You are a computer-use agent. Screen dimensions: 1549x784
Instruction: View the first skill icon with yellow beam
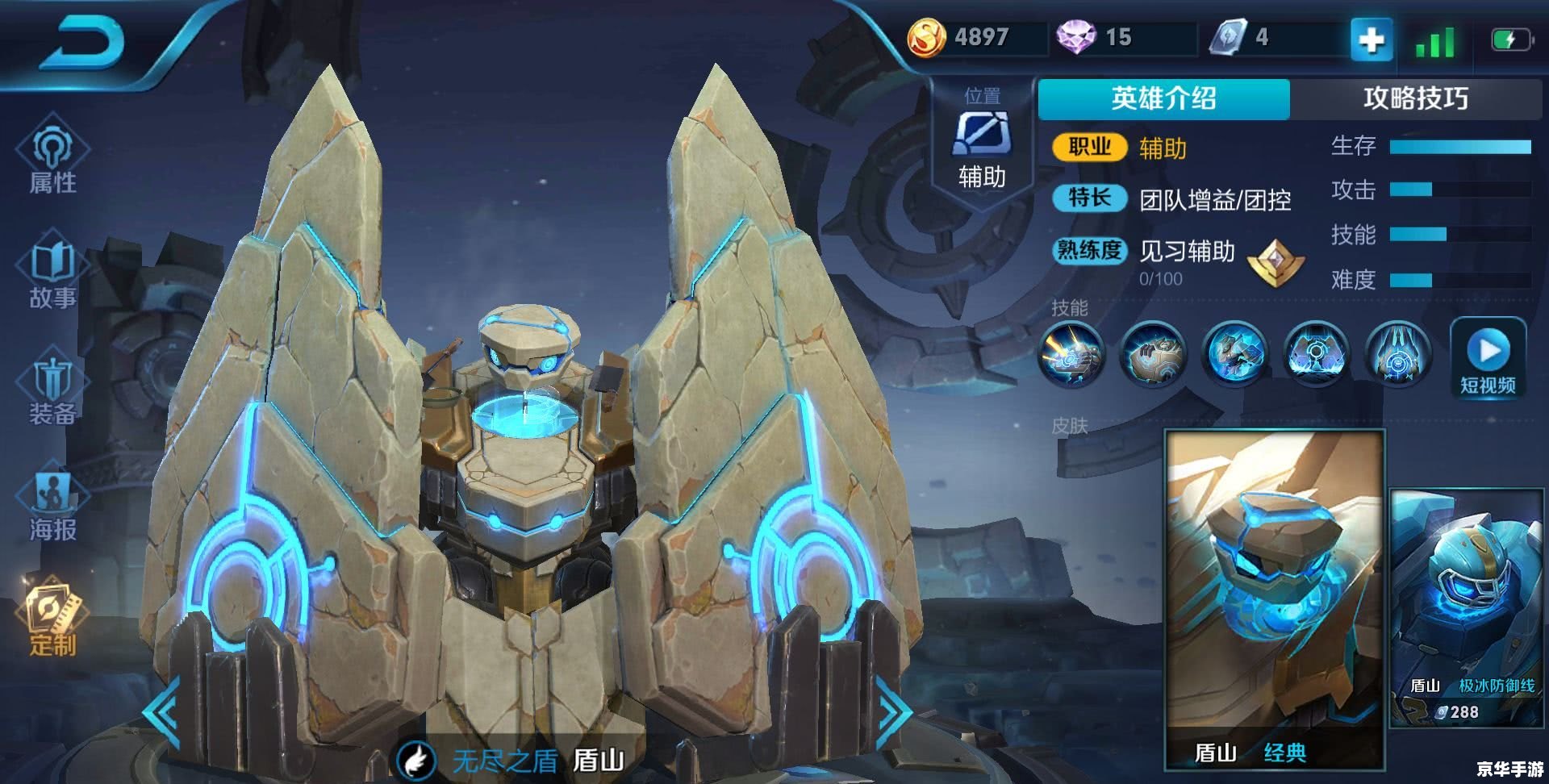pyautogui.click(x=1071, y=355)
